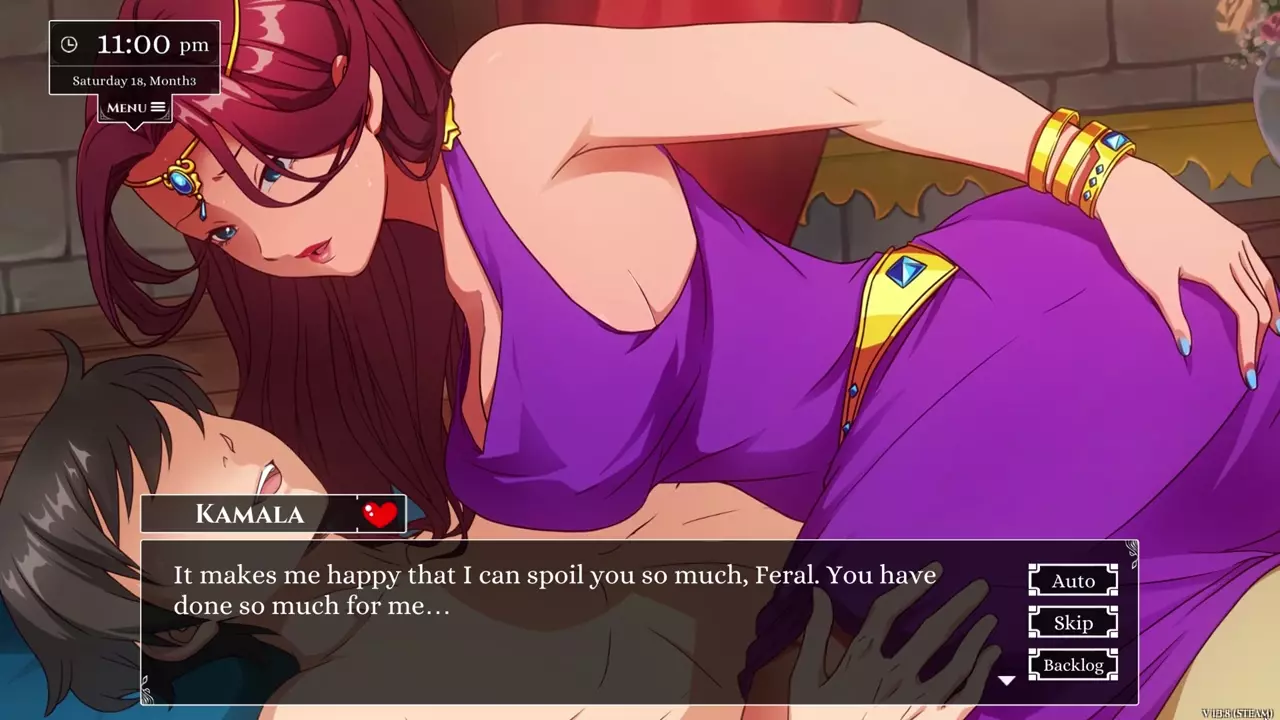
Task: Enable Auto dialogue advance
Action: pyautogui.click(x=1073, y=581)
